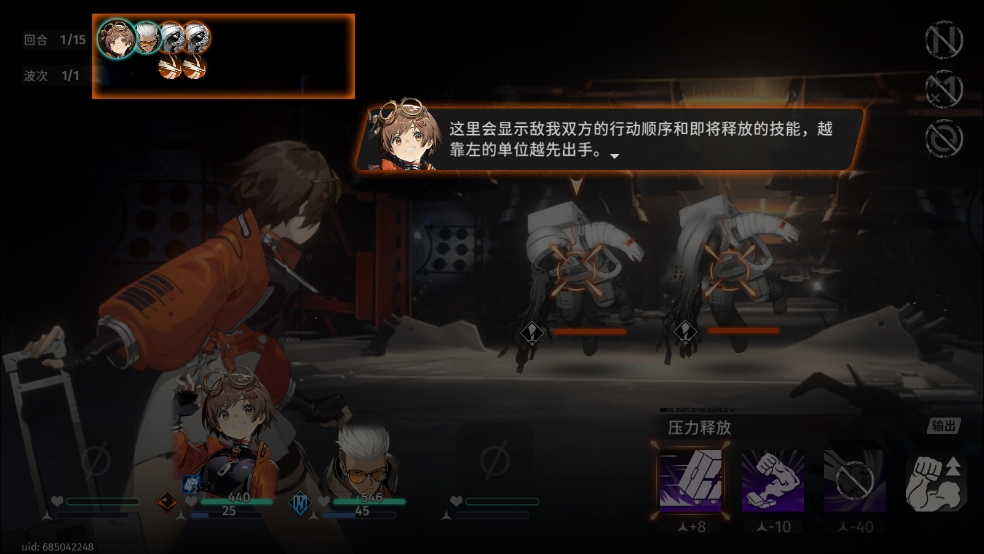Image resolution: width=984 pixels, height=554 pixels.
Task: Select the ultimate skill costing -40
Action: [855, 479]
